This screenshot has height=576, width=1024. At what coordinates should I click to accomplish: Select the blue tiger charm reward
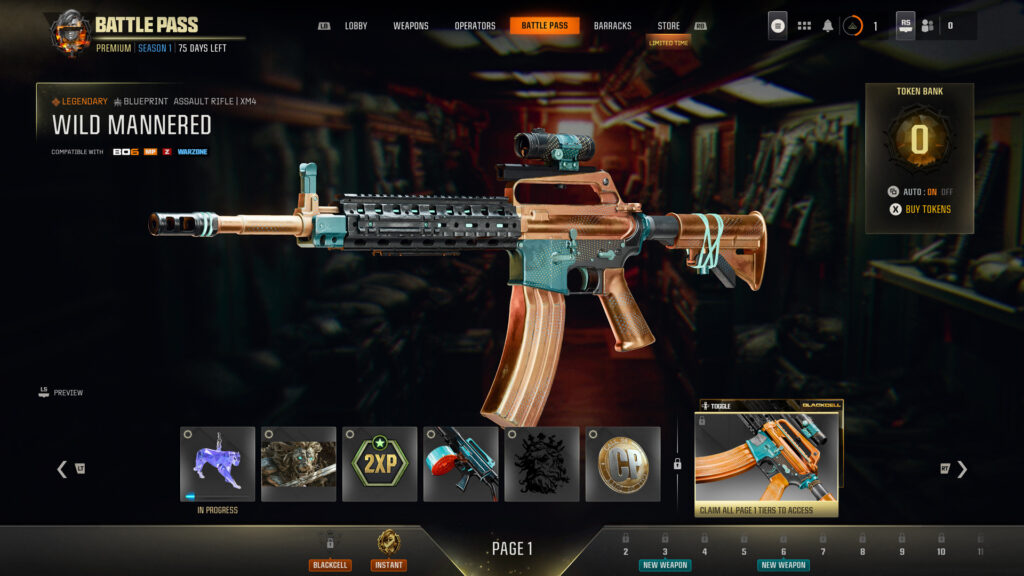point(217,464)
